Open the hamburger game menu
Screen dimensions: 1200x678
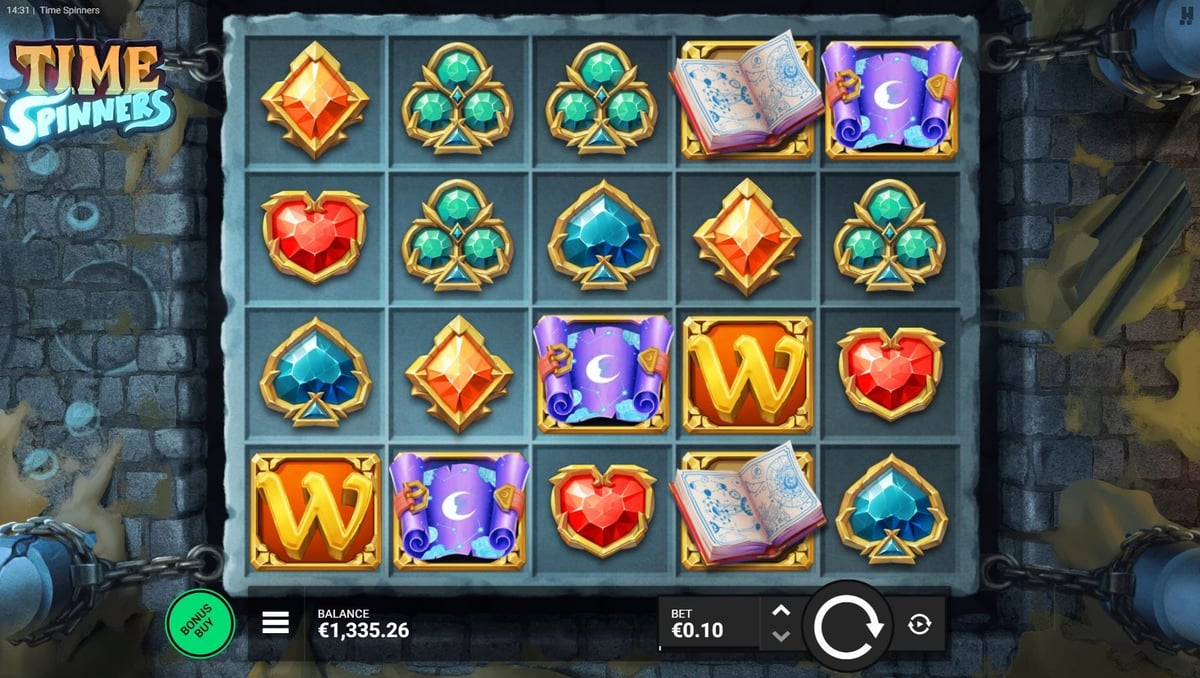tap(275, 623)
